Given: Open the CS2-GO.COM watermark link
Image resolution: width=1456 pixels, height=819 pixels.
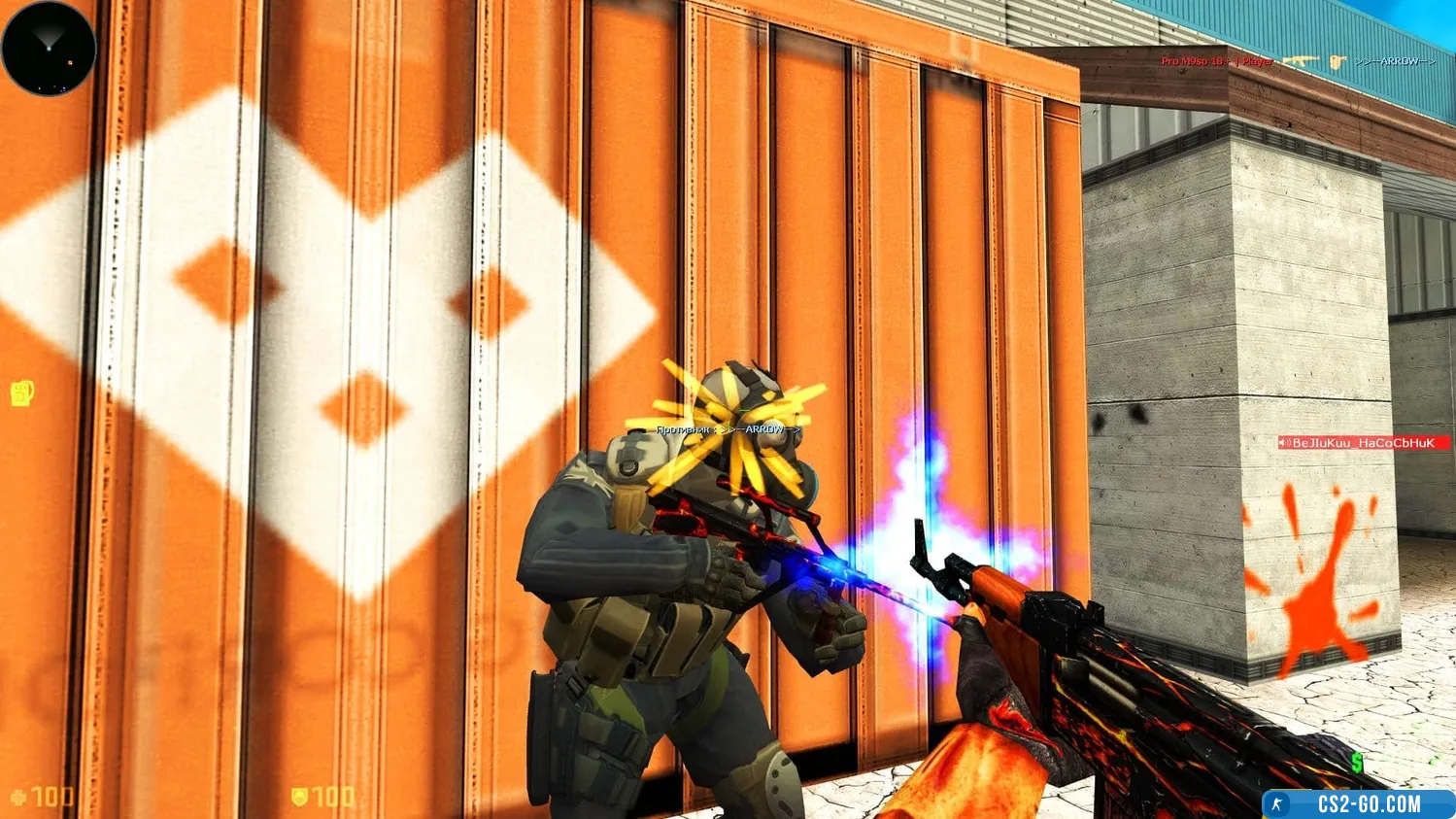Looking at the screenshot, I should 1359,804.
